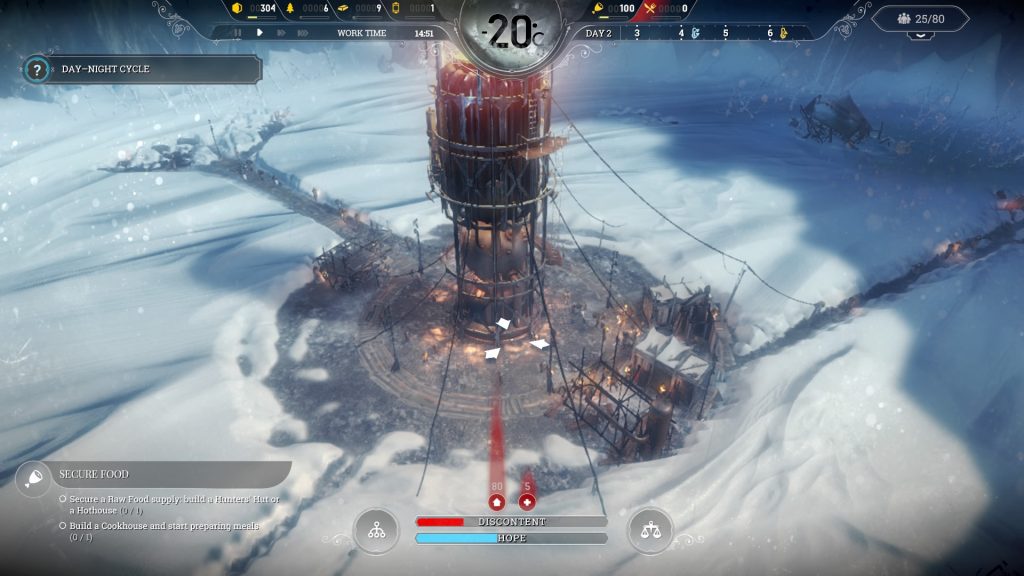The image size is (1024, 576).
Task: Set game to normal play speed
Action: 260,33
